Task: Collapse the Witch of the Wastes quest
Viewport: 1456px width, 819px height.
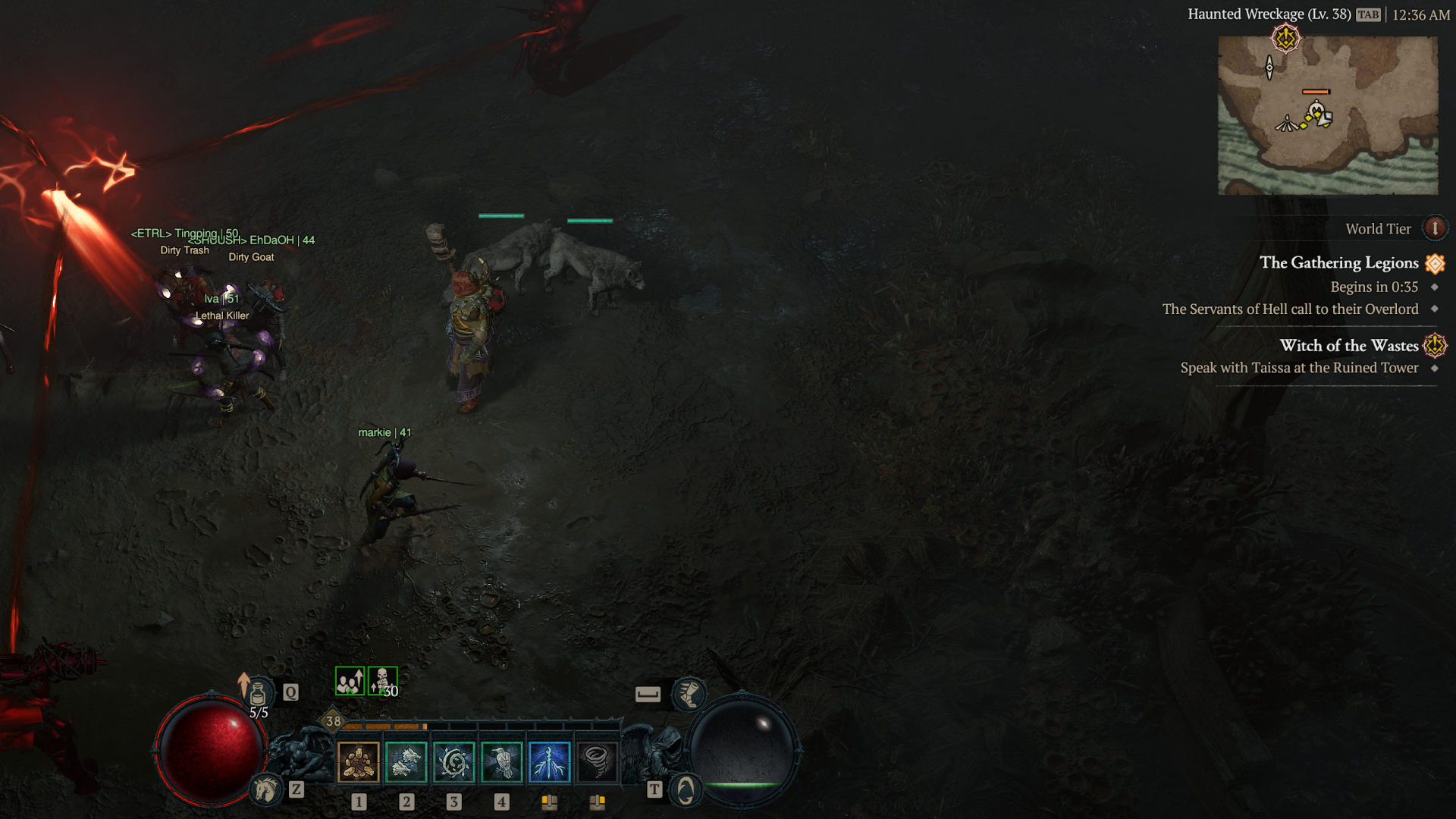Action: point(1348,346)
